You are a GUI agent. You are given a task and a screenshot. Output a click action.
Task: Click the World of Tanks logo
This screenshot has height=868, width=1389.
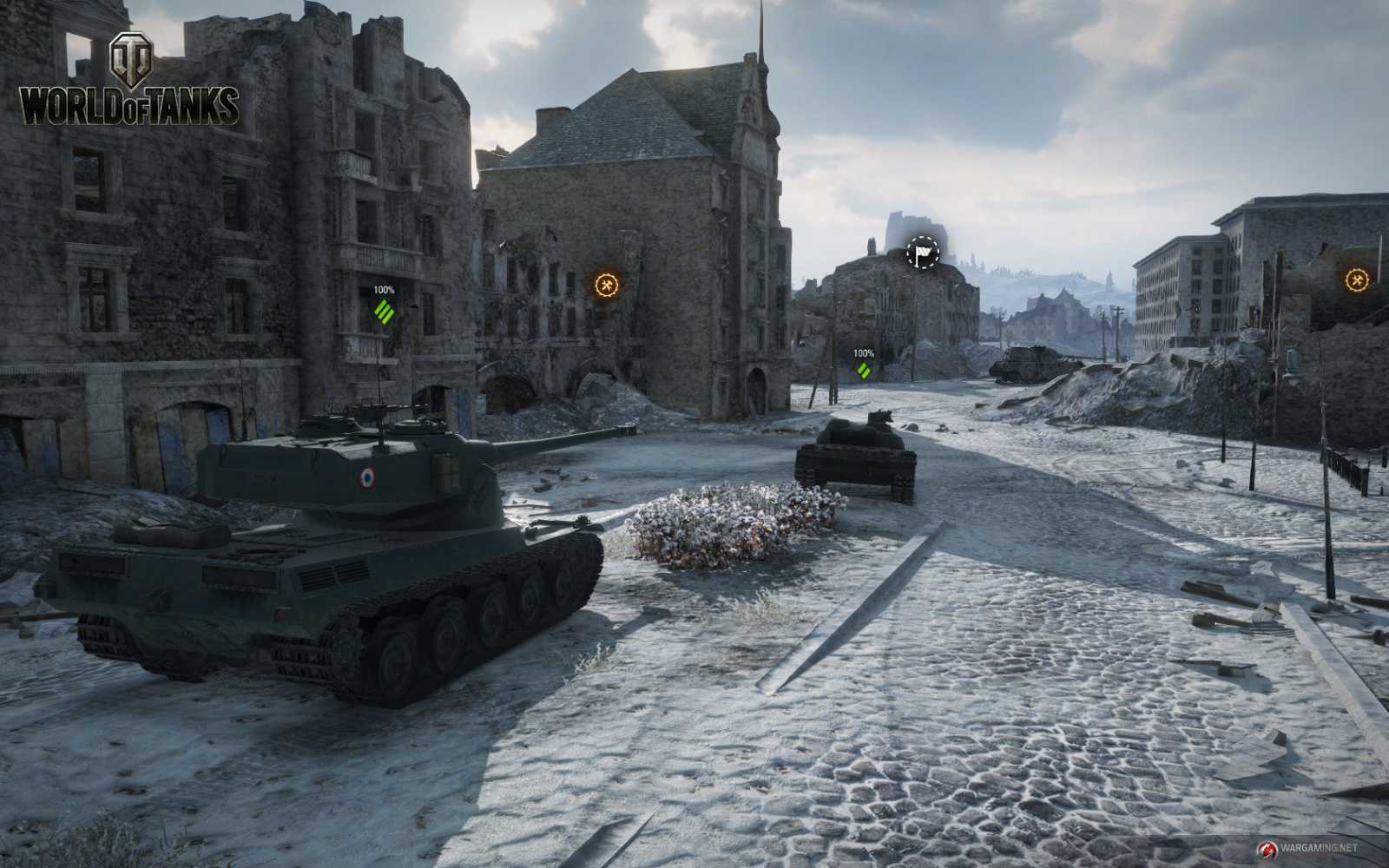(x=130, y=82)
